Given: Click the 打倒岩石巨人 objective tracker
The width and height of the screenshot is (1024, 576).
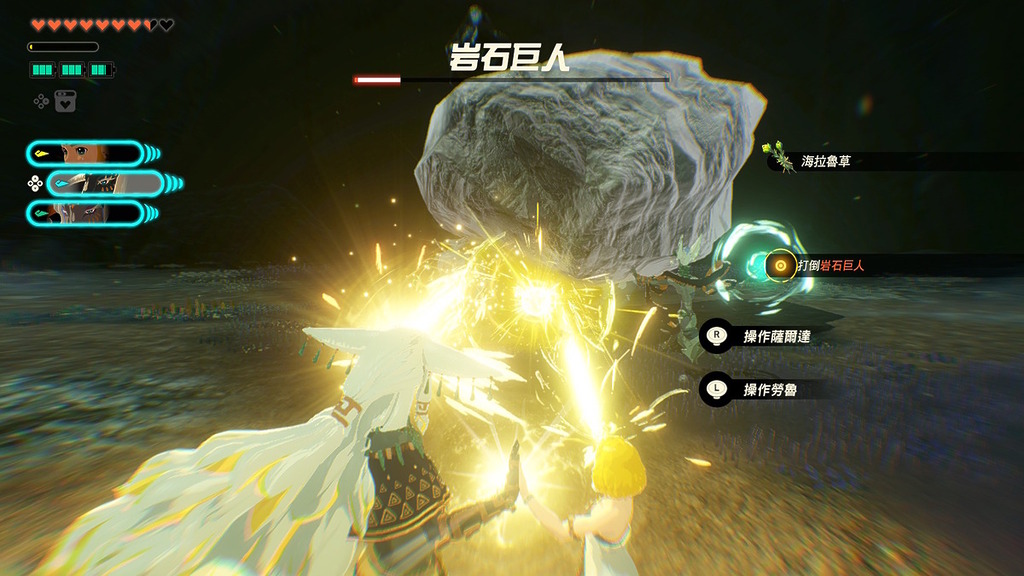Looking at the screenshot, I should point(830,266).
